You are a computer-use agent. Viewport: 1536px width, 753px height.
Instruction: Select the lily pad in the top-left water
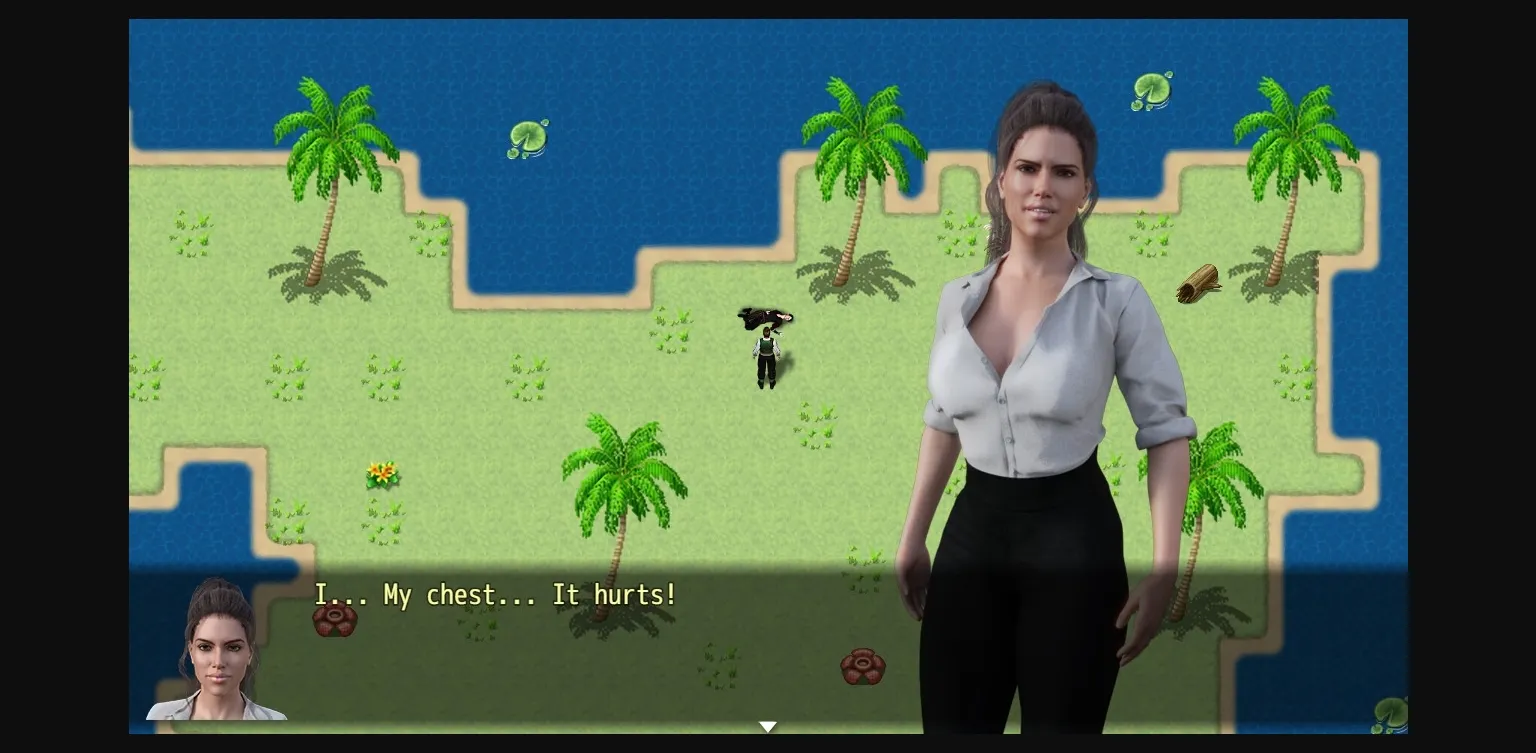pyautogui.click(x=528, y=138)
